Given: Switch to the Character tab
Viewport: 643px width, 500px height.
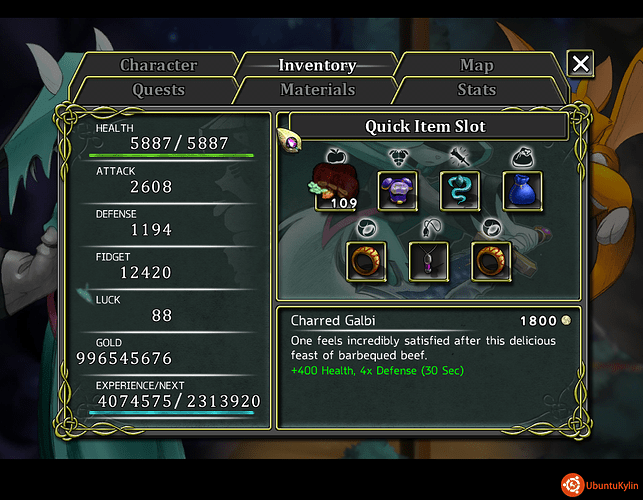Looking at the screenshot, I should 158,66.
